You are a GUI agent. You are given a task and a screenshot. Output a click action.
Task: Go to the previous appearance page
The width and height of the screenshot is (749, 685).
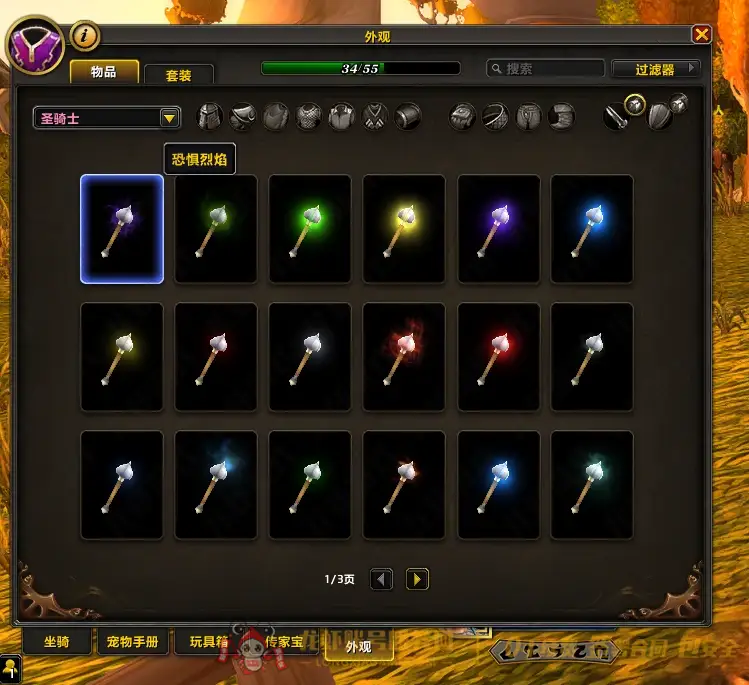pyautogui.click(x=382, y=578)
